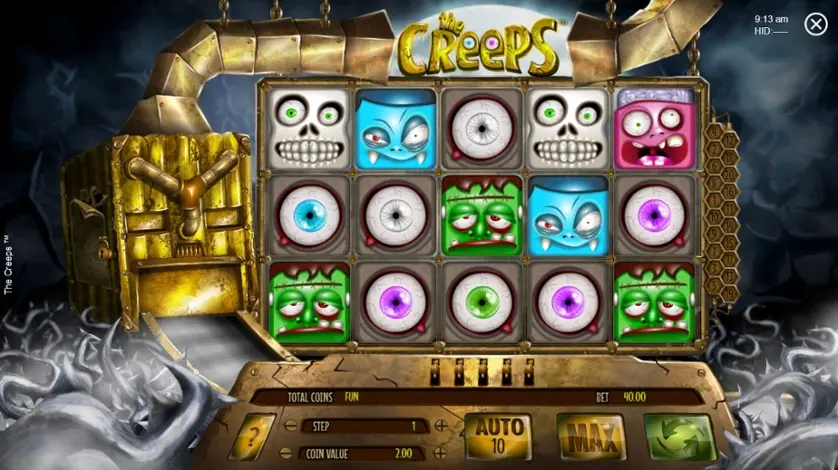Decrease the Step value with minus
The height and width of the screenshot is (470, 838).
coord(290,426)
